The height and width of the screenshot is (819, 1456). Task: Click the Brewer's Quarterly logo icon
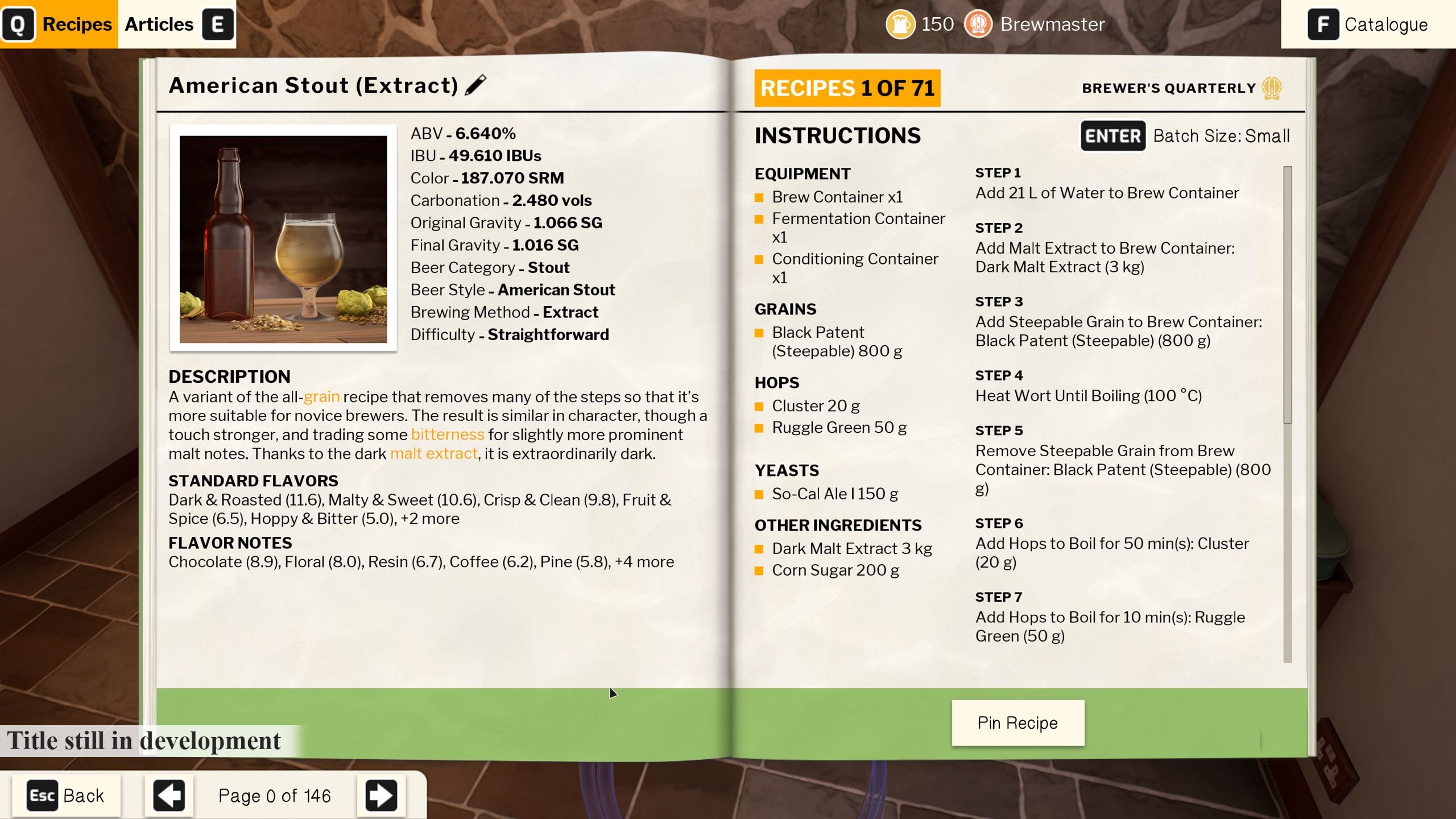(1273, 88)
